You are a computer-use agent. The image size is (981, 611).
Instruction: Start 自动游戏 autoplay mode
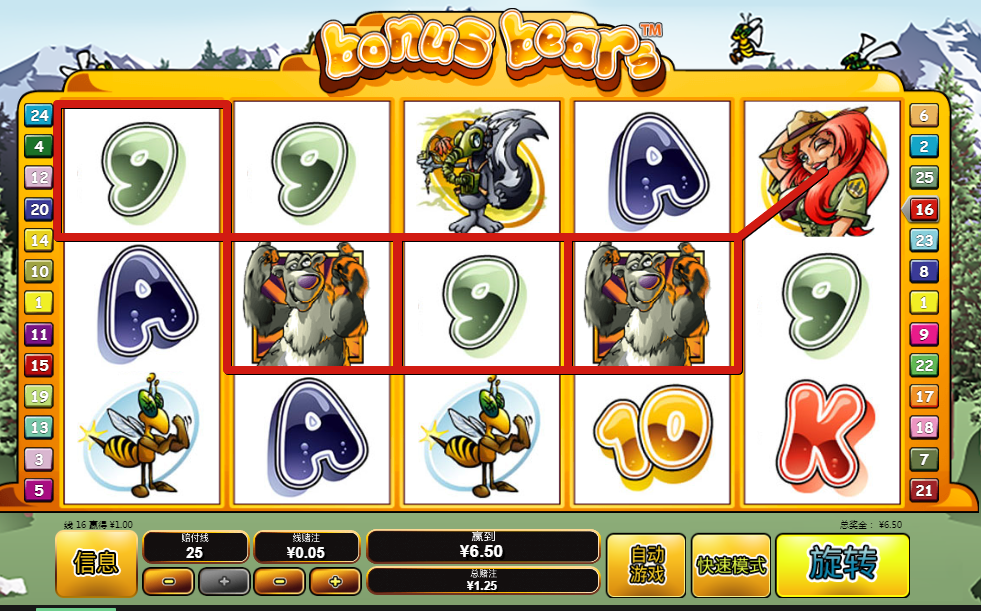646,565
